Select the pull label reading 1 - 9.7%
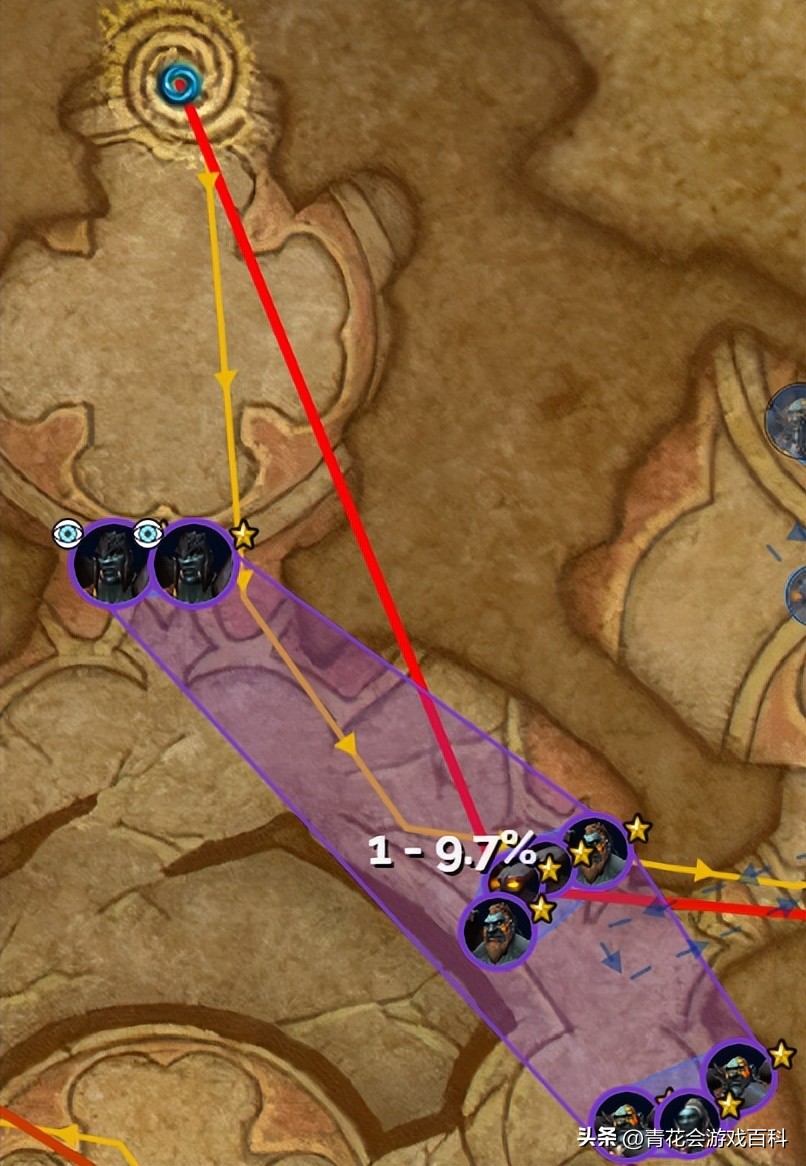 [452, 851]
